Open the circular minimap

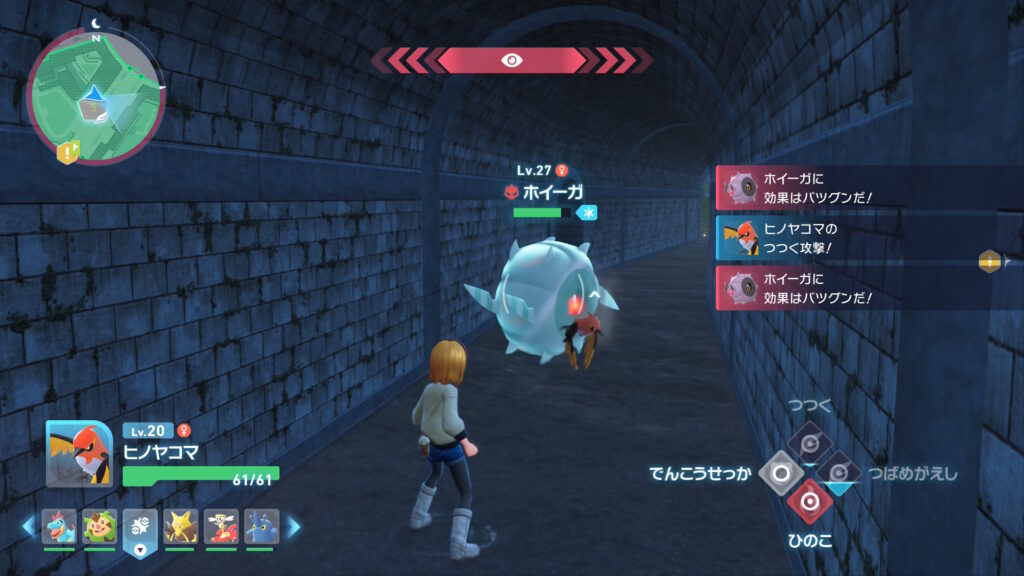pos(95,95)
